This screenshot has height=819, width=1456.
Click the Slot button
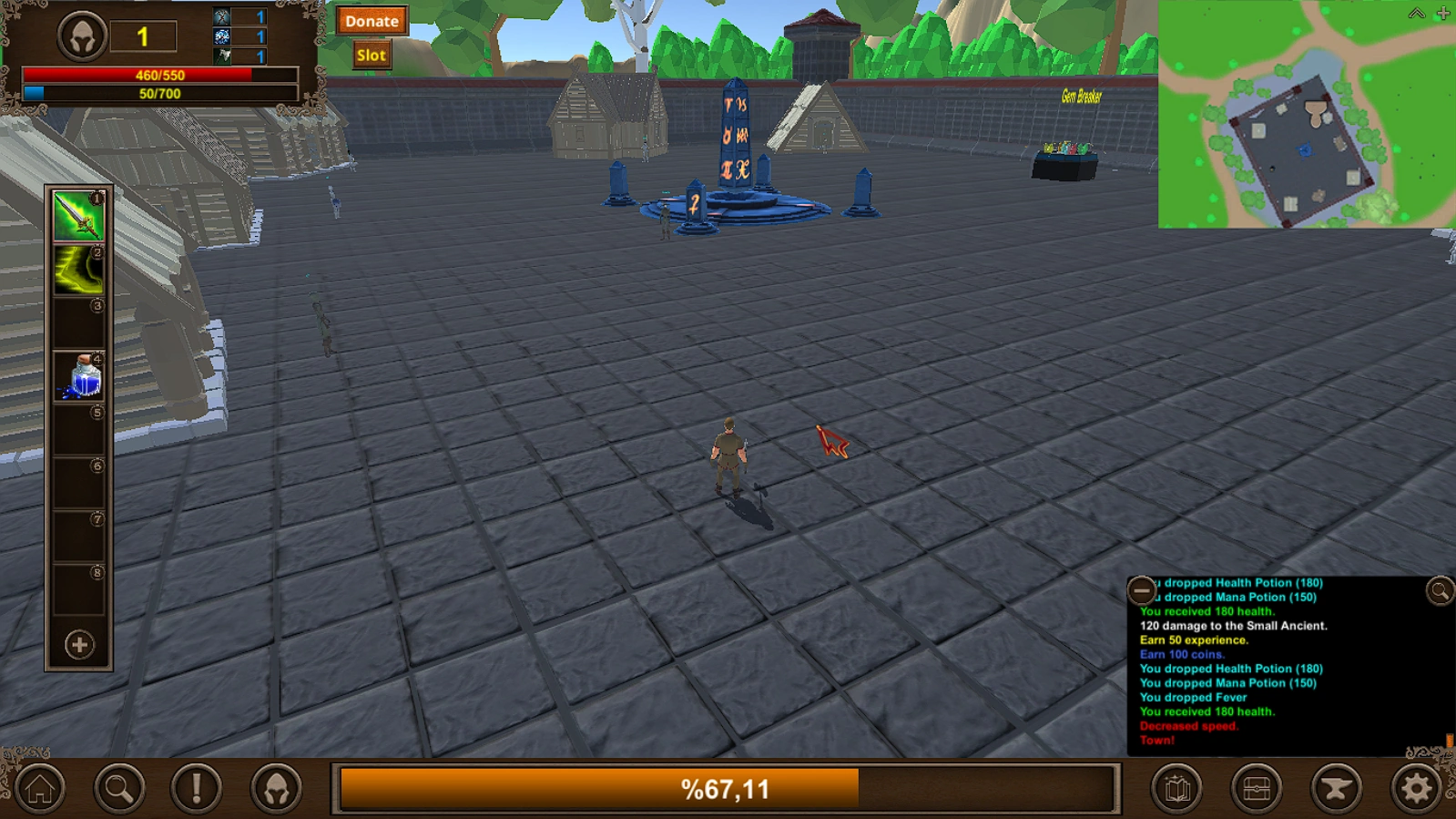click(371, 55)
